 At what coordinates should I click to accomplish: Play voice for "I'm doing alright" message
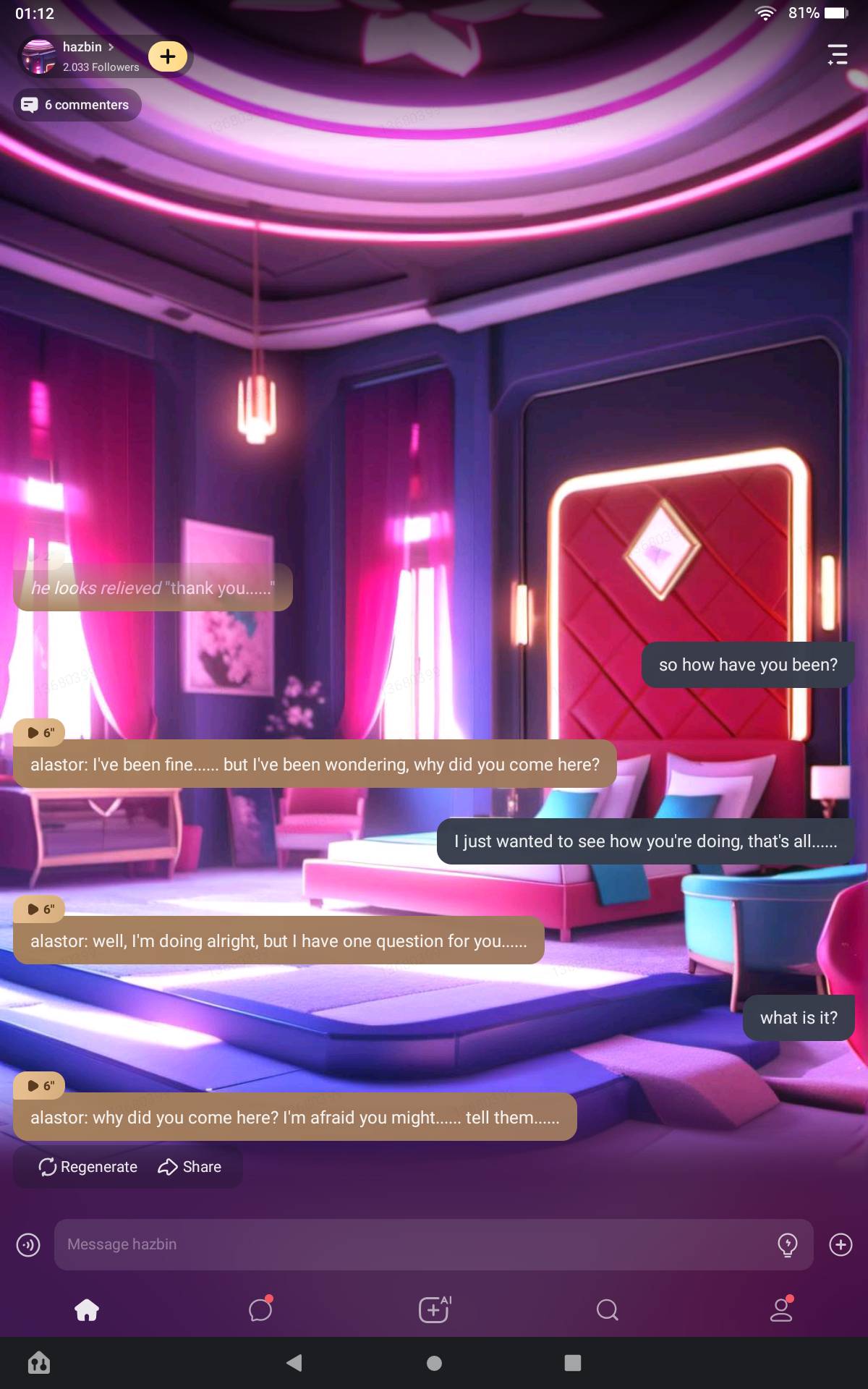40,909
